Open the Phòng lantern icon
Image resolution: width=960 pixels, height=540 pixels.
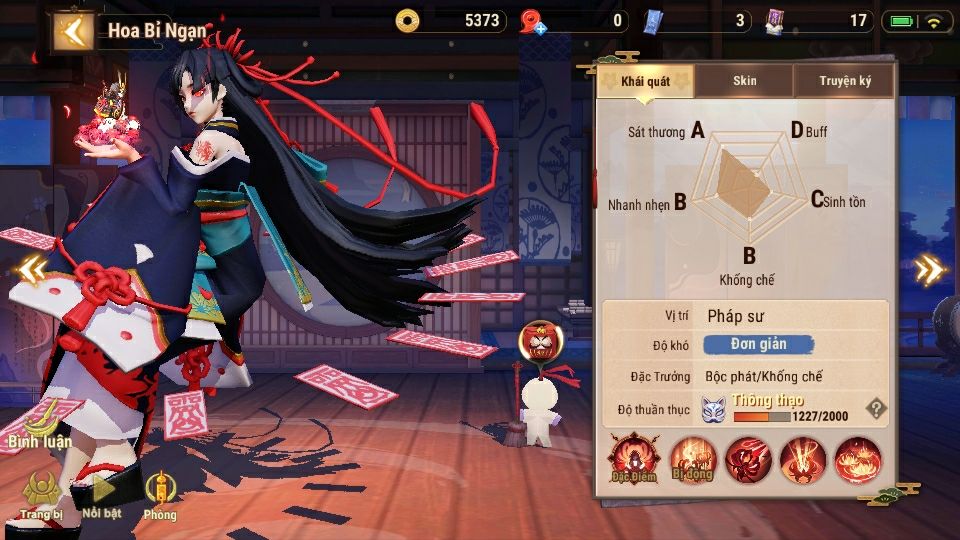pos(159,494)
